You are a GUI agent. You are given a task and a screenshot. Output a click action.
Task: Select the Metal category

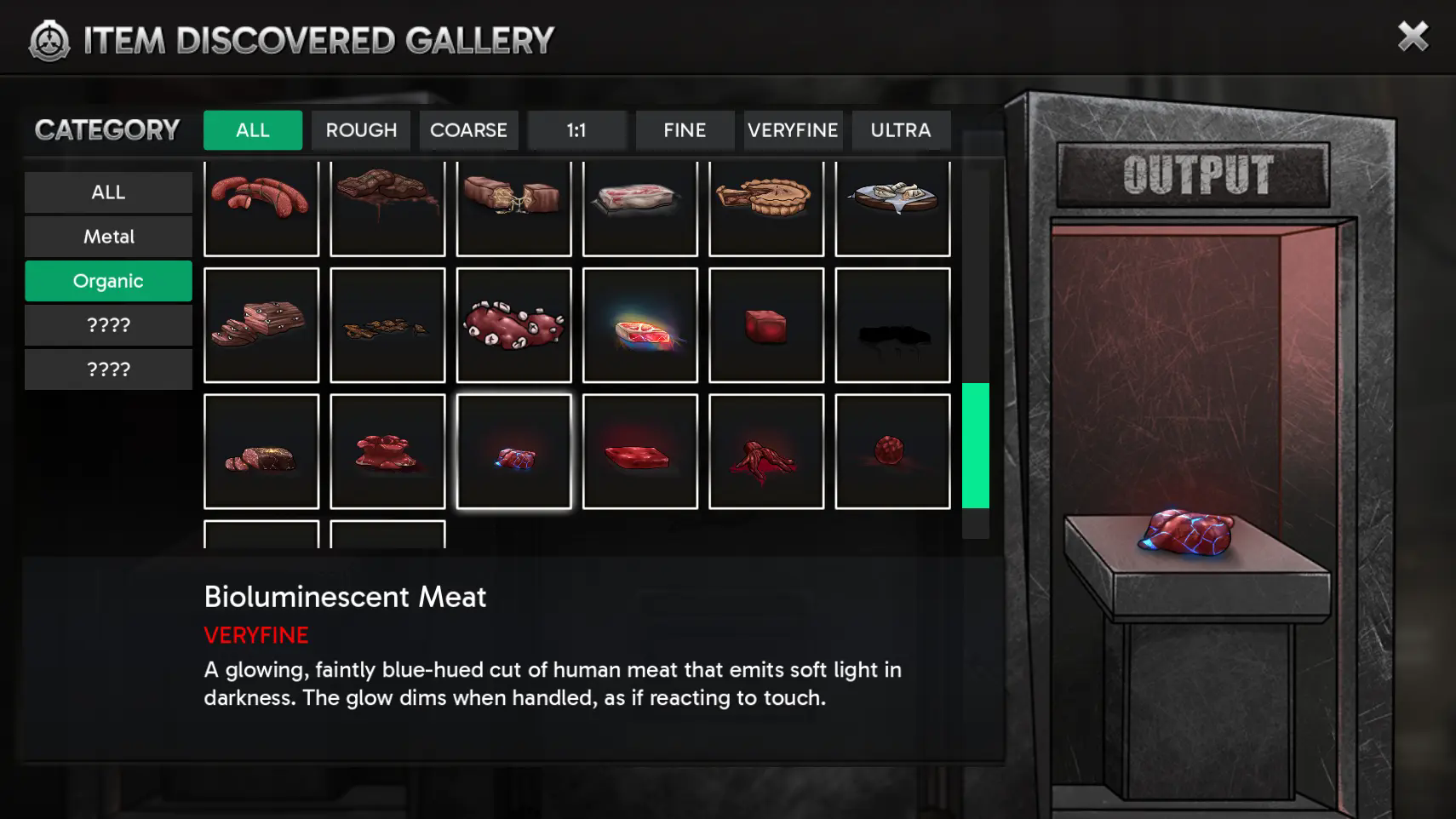108,237
